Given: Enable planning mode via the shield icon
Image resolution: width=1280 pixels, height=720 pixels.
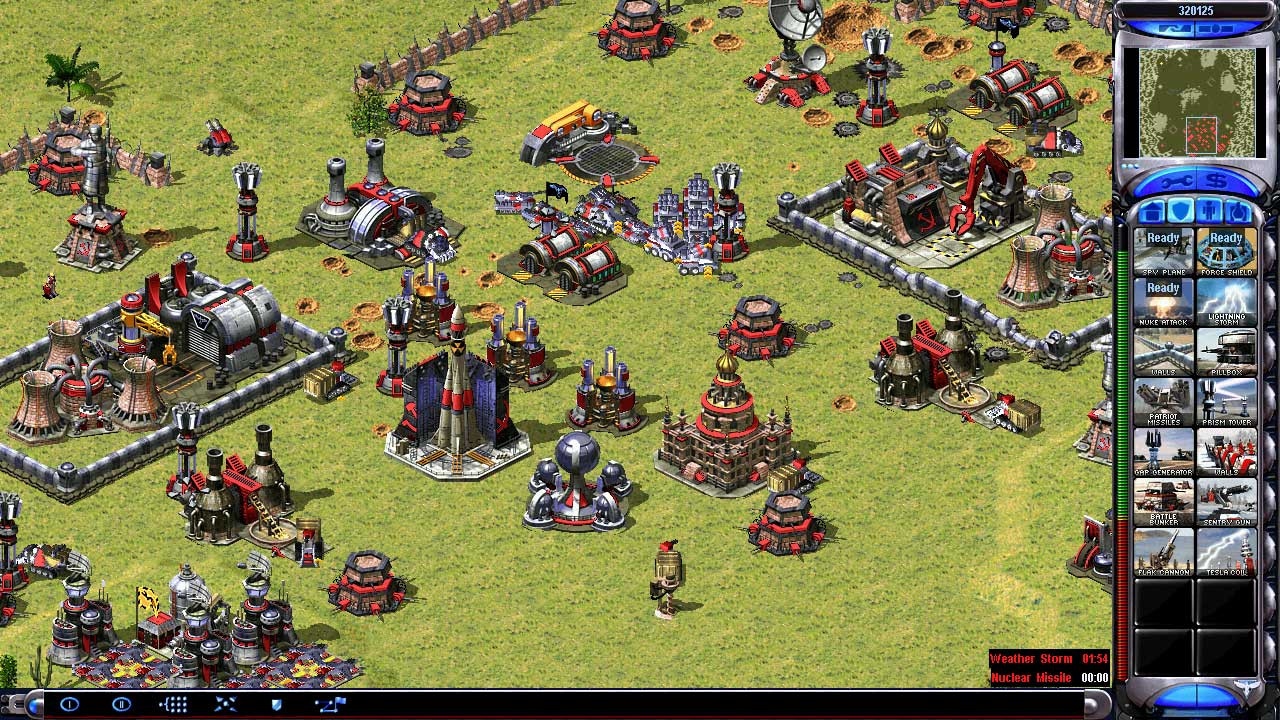Looking at the screenshot, I should point(276,705).
